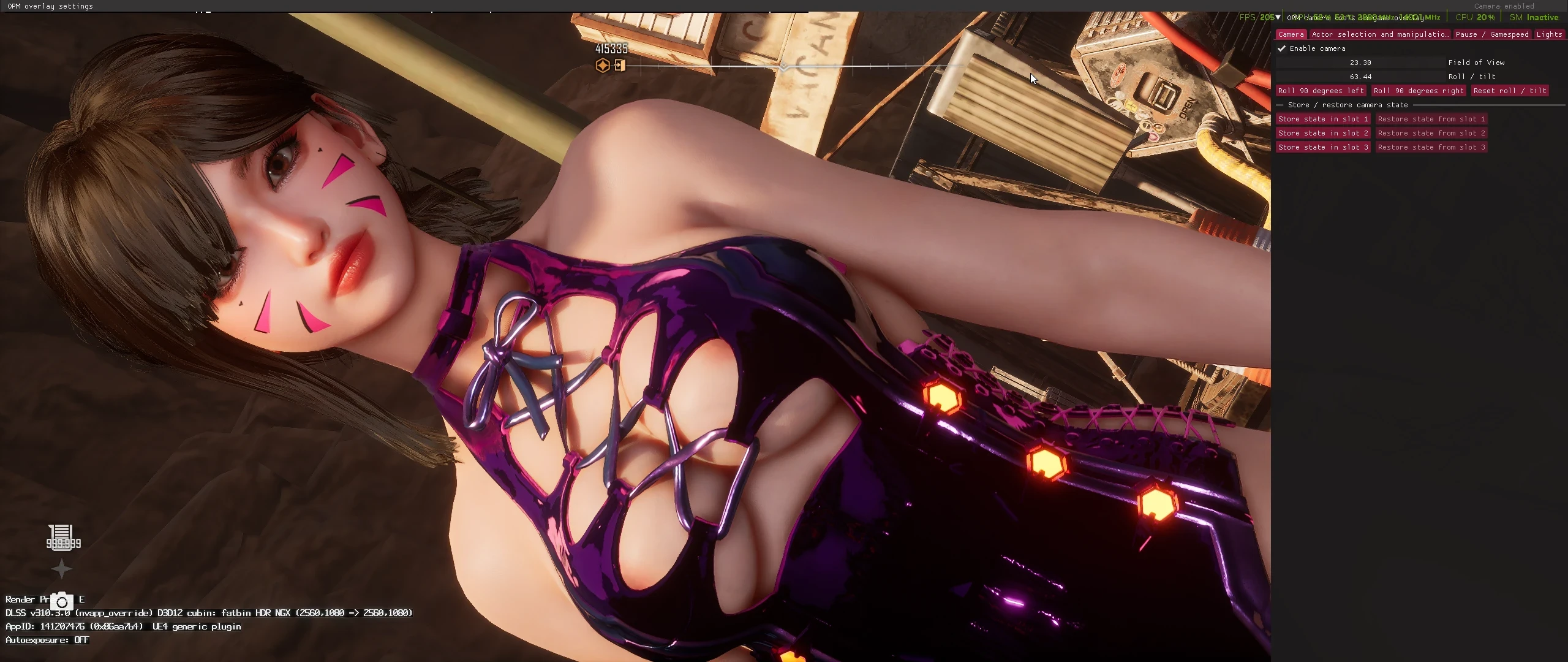Click the CPU 20% usage indicator
The image size is (1568, 662).
(1475, 17)
